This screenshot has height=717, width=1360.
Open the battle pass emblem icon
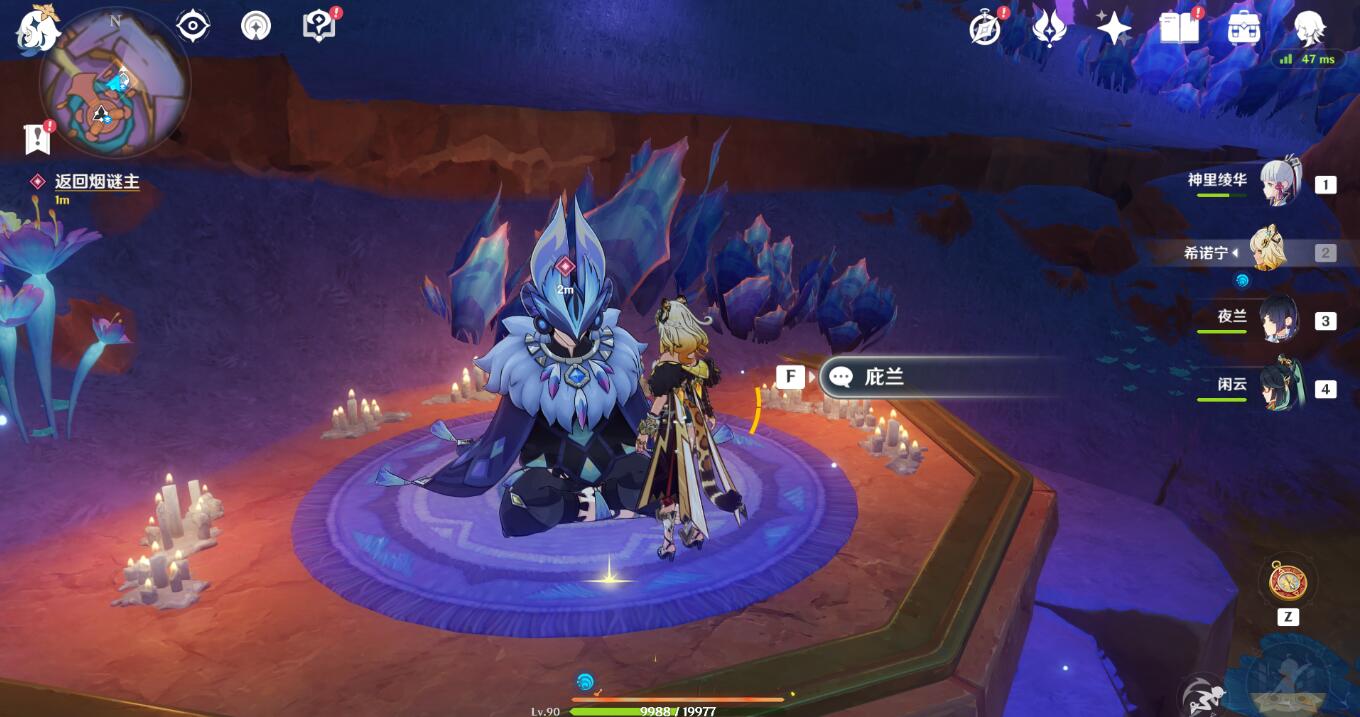pyautogui.click(x=1049, y=28)
